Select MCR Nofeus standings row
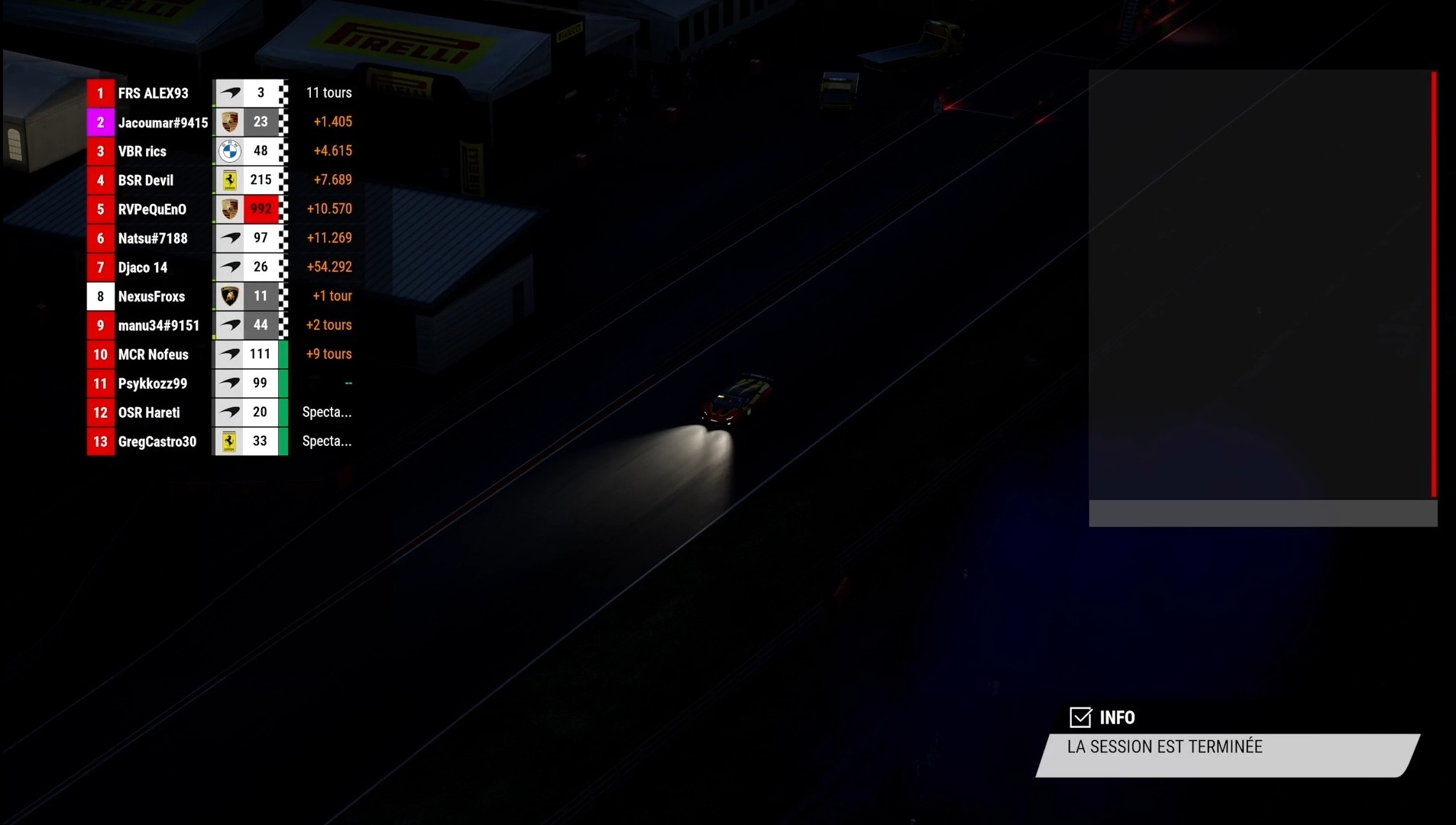The width and height of the screenshot is (1456, 825). (153, 354)
